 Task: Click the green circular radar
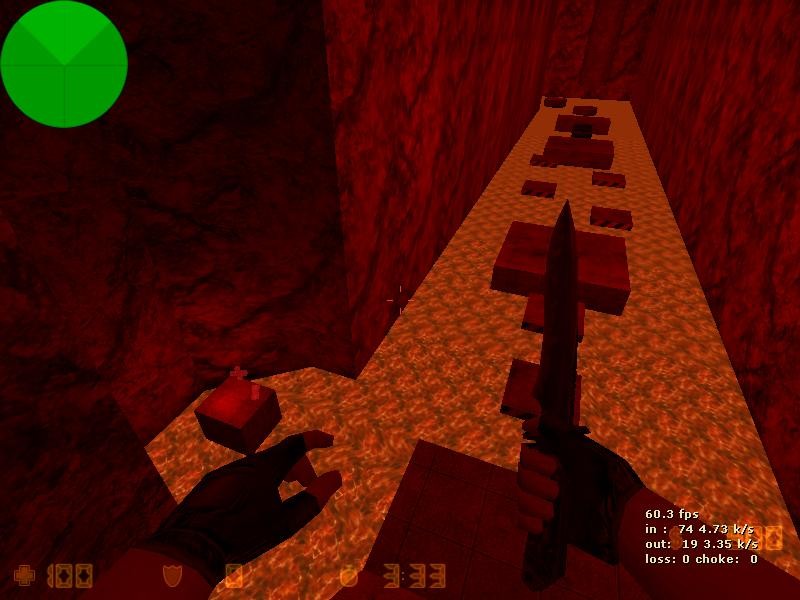click(x=64, y=64)
